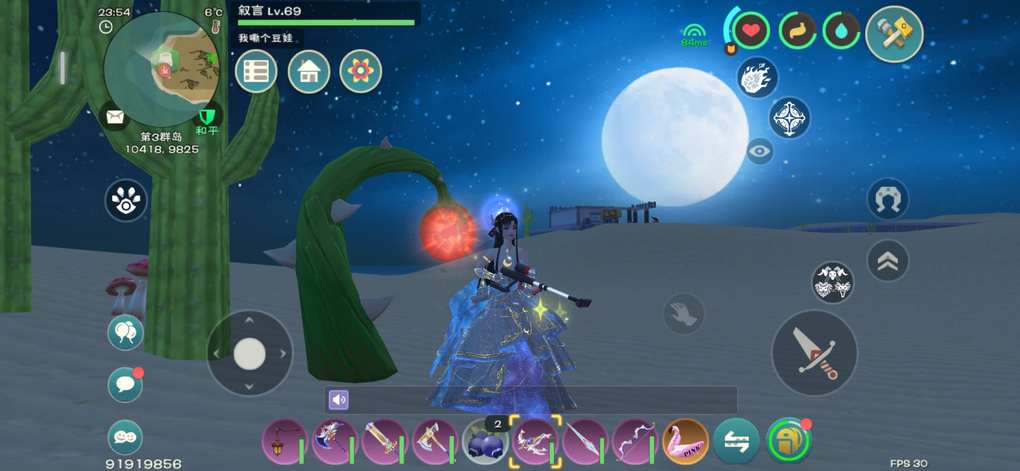Open the colorful flower icon menu
This screenshot has height=471, width=1020.
(x=361, y=71)
